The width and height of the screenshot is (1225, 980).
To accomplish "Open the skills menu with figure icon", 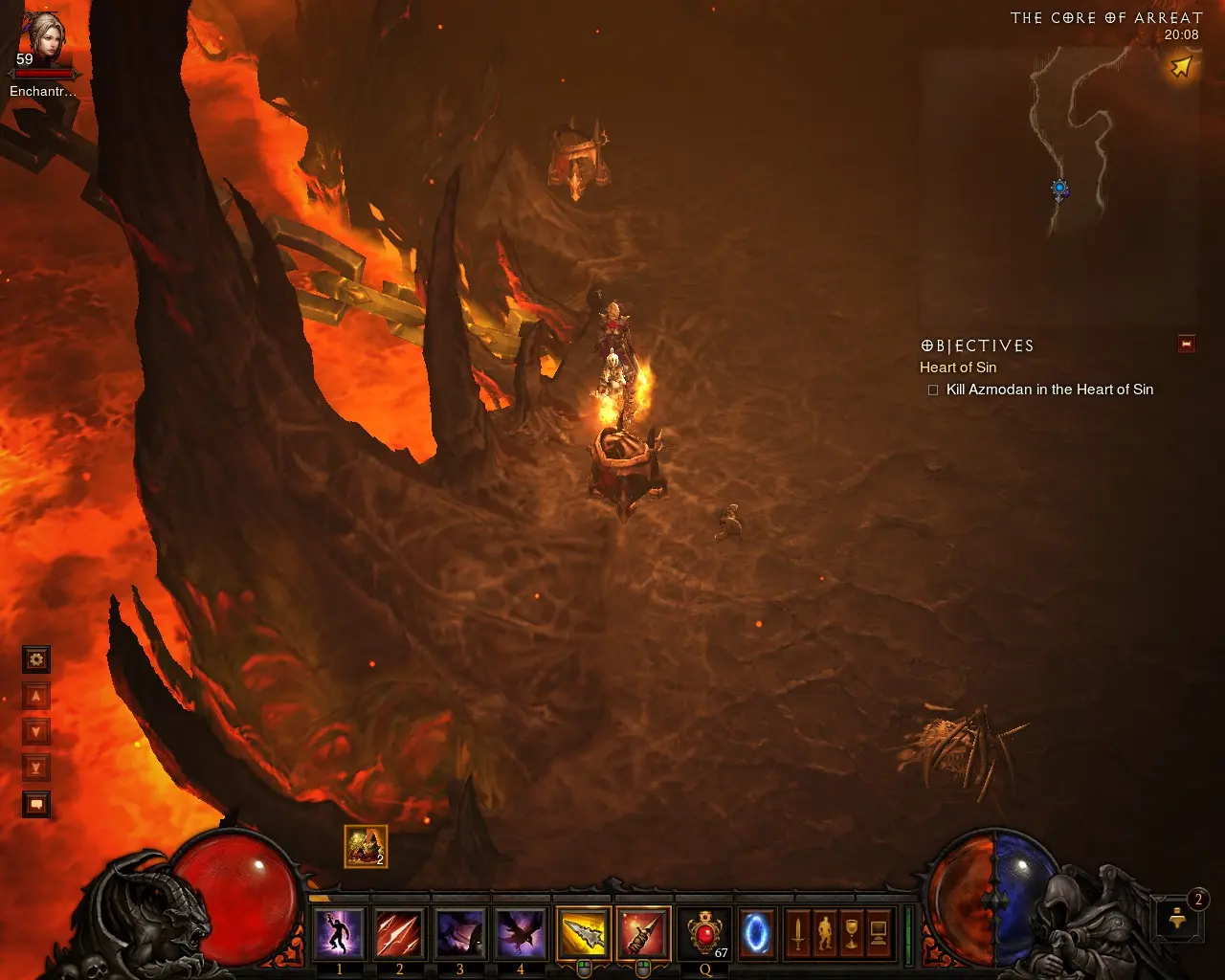I will pos(824,933).
